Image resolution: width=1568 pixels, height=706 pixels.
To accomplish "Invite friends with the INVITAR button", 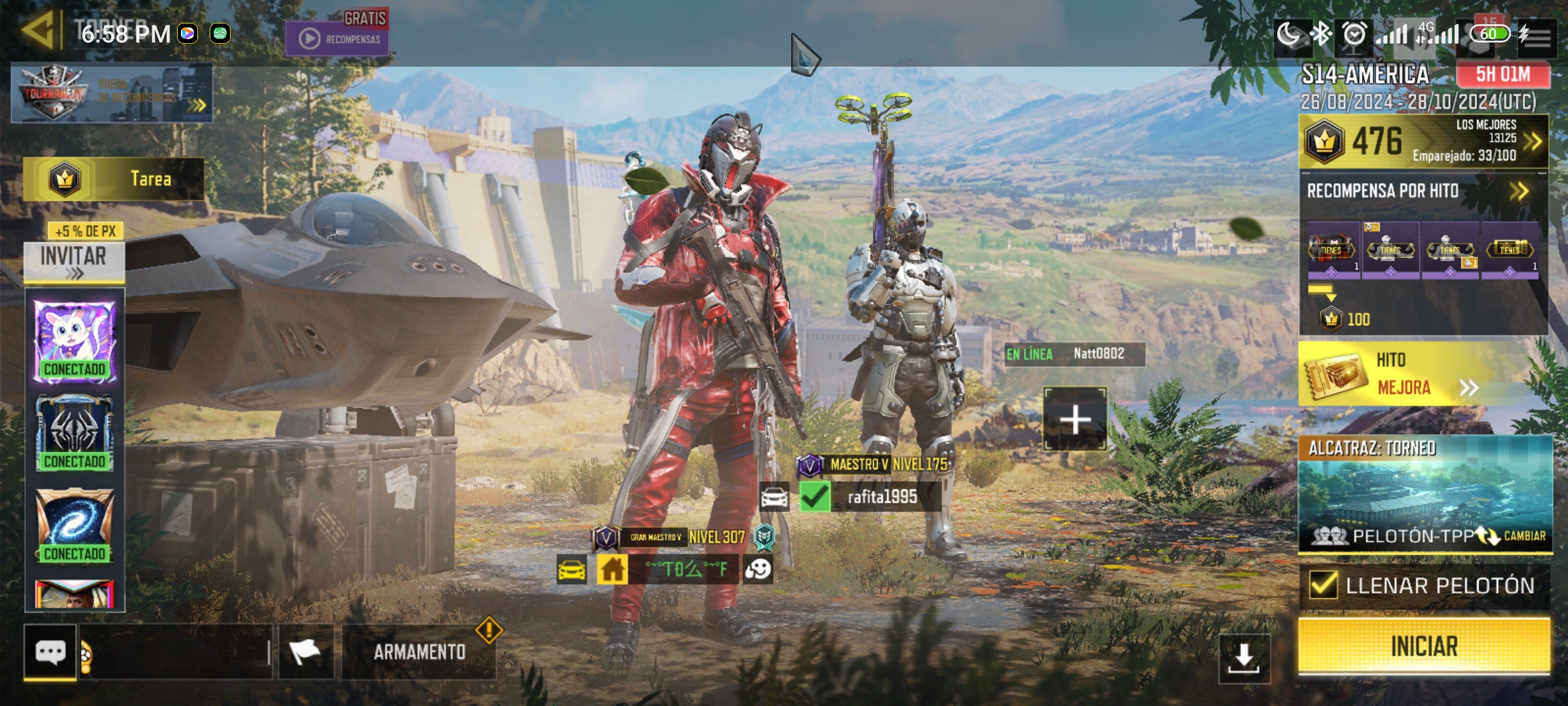I will click(74, 261).
